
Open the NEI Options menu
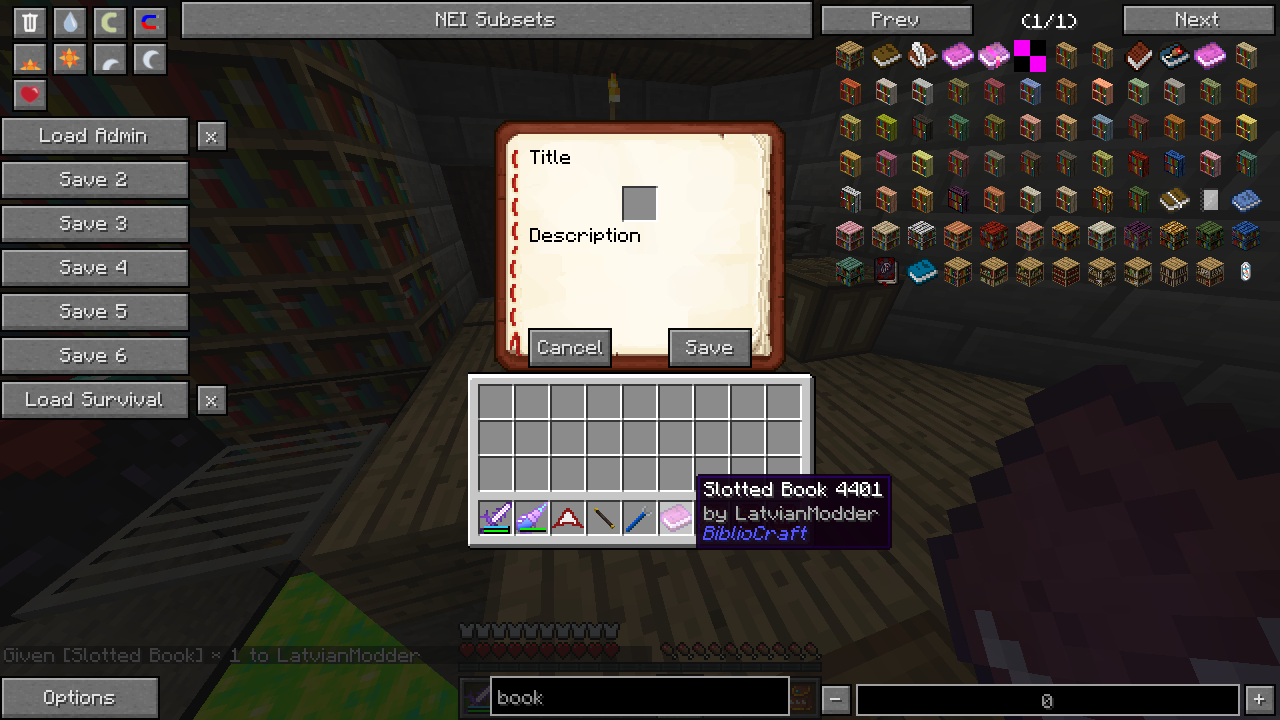pos(79,698)
